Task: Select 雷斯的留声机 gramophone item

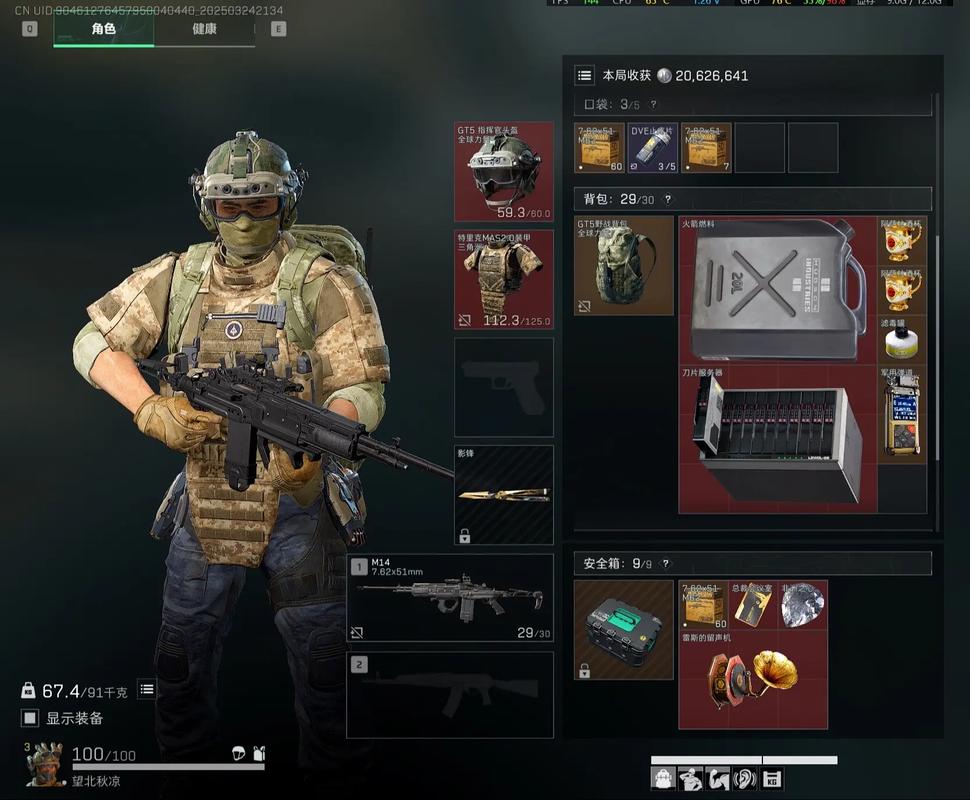Action: (752, 679)
